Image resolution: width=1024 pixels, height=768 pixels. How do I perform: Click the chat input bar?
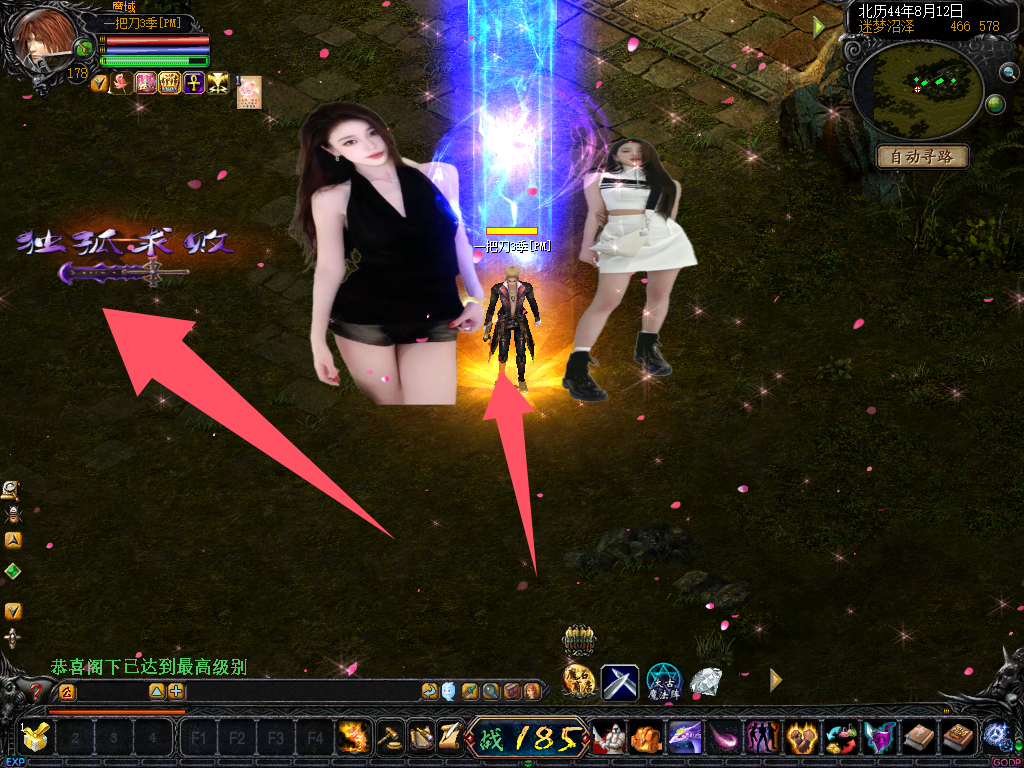click(250, 691)
